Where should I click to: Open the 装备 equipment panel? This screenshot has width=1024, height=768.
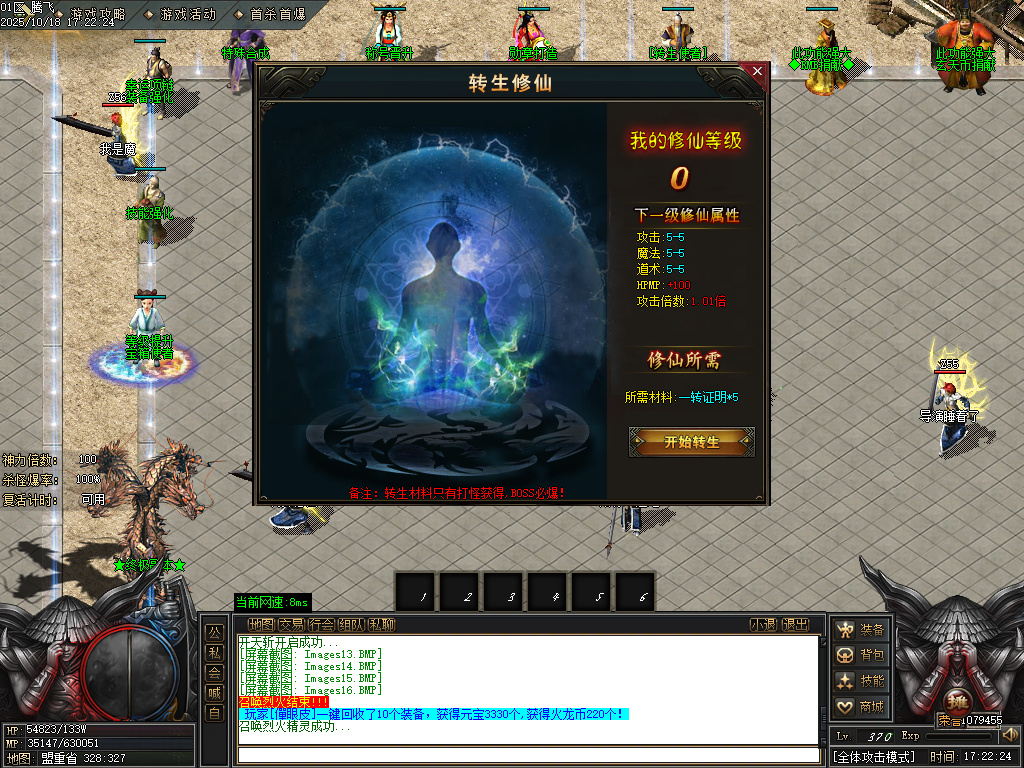click(x=861, y=629)
